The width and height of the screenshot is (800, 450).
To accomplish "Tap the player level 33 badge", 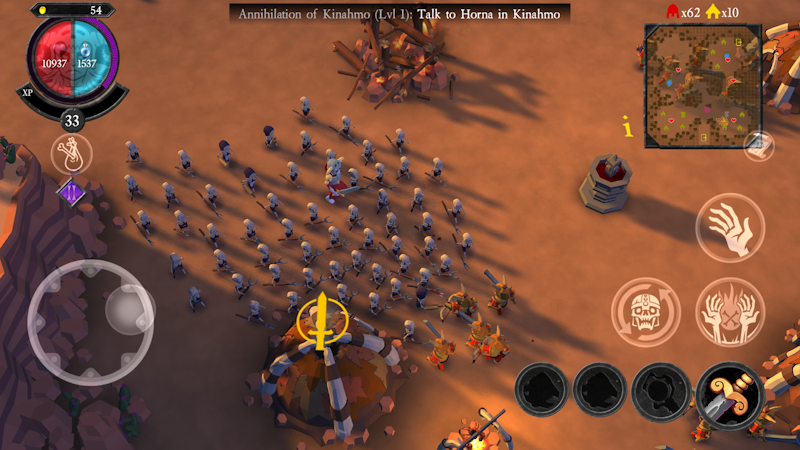I will 72,121.
